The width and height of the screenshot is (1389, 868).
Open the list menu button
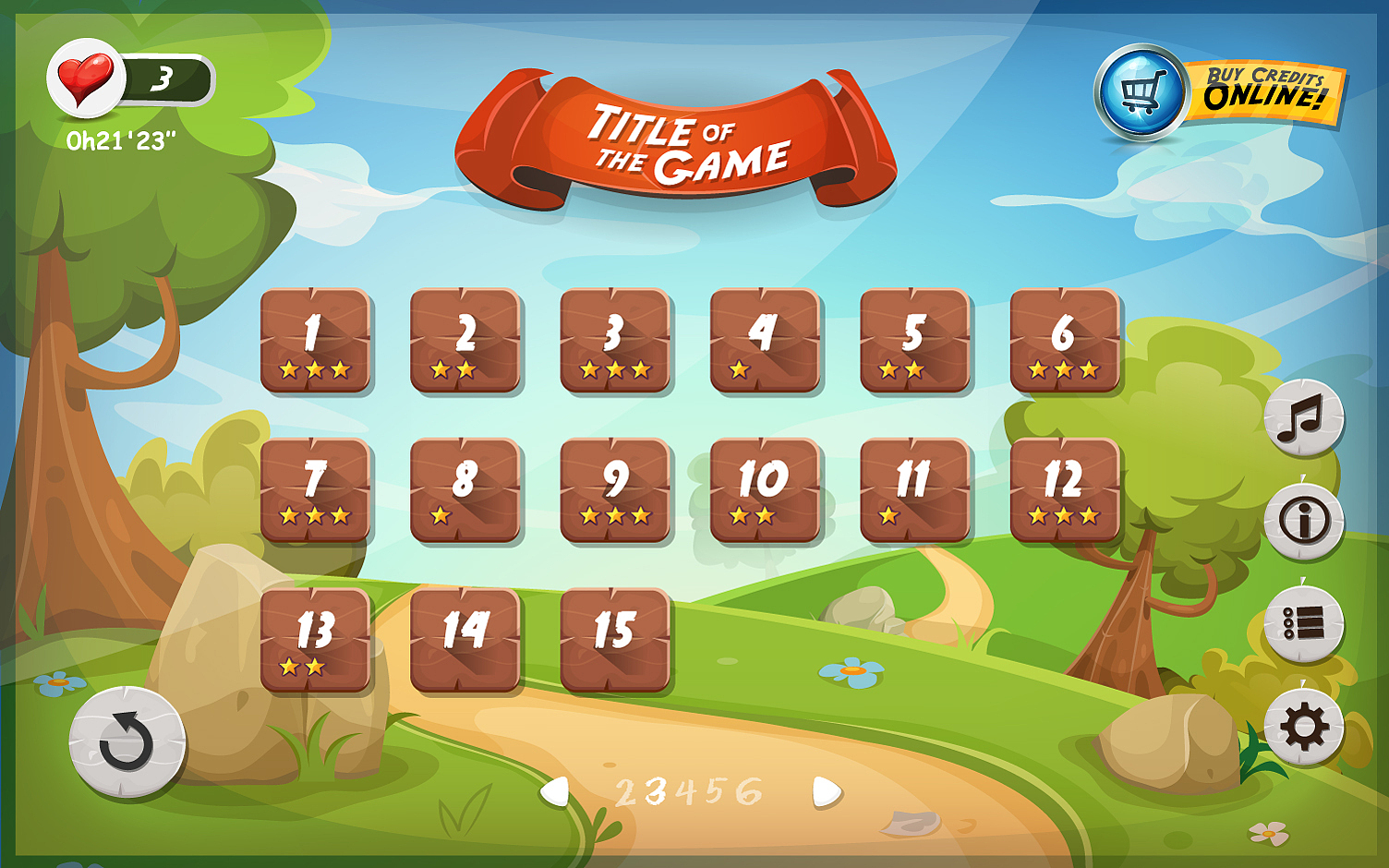1303,624
